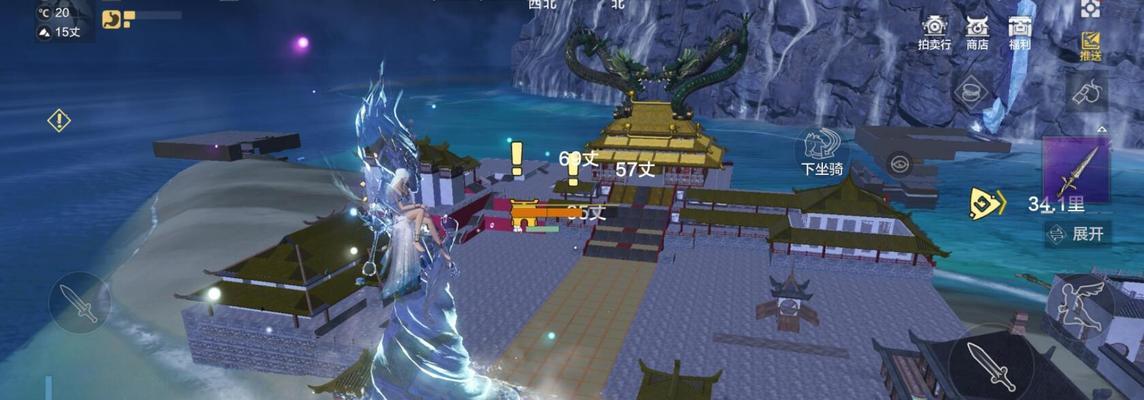Viewport: 1144px width, 400px height.
Task: Open the 拍卖行 auction house
Action: coord(934,30)
